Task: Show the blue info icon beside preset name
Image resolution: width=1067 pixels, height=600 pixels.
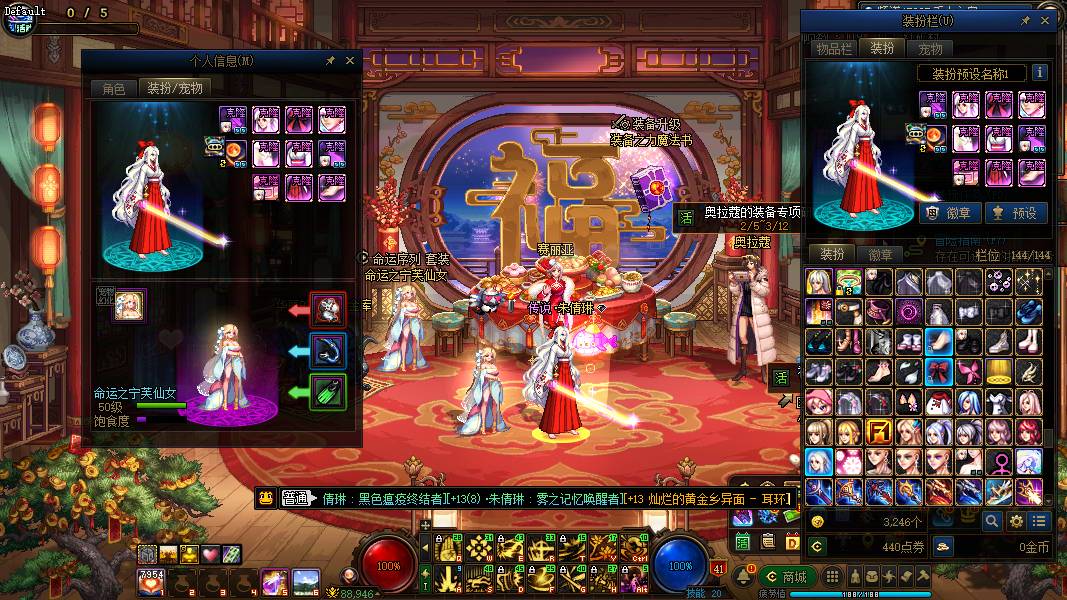Action: 1039,73
